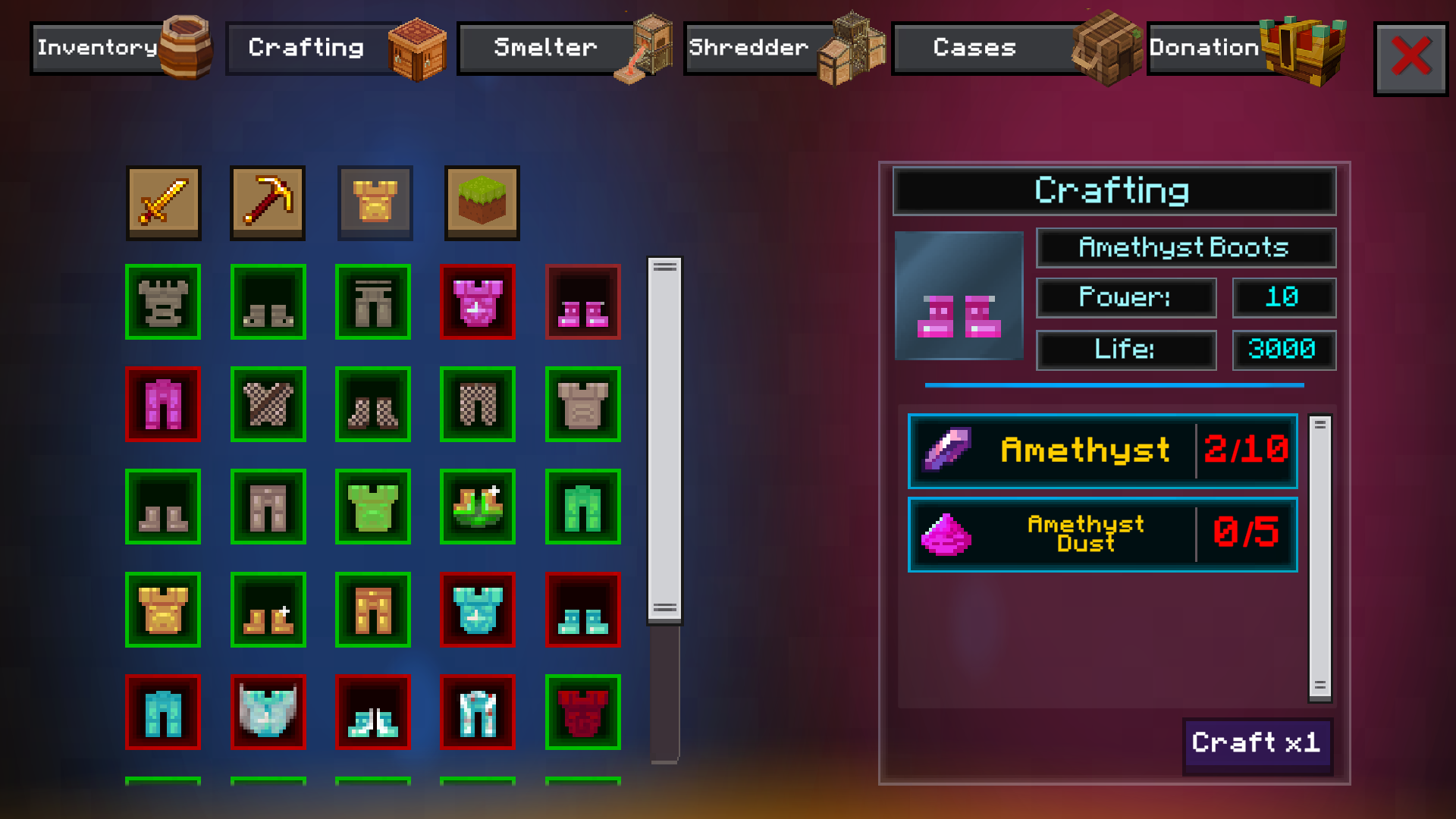This screenshot has height=819, width=1456.
Task: Select the armor chestplate category filter icon
Action: [x=375, y=203]
